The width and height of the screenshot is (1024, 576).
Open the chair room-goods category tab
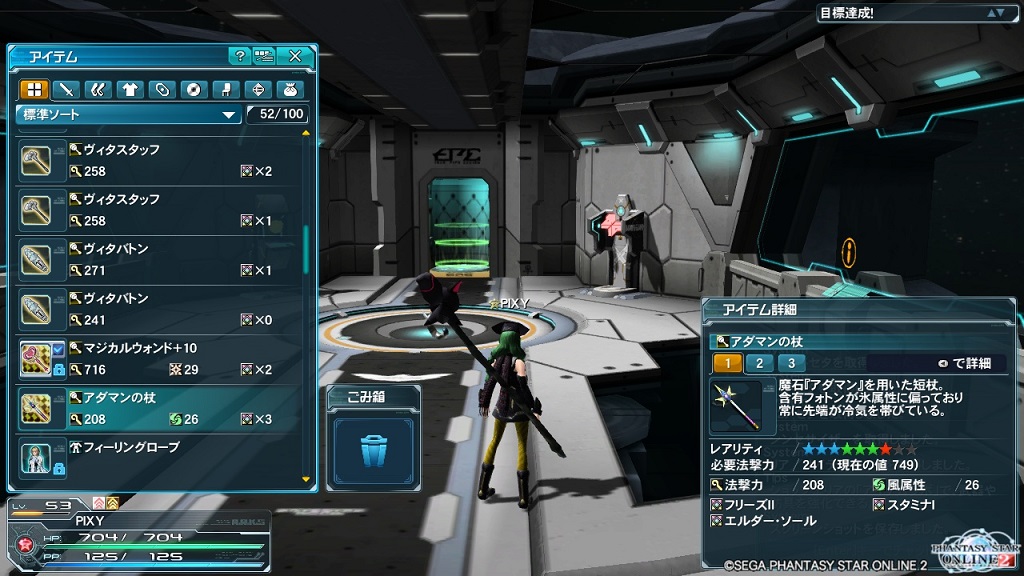point(226,89)
